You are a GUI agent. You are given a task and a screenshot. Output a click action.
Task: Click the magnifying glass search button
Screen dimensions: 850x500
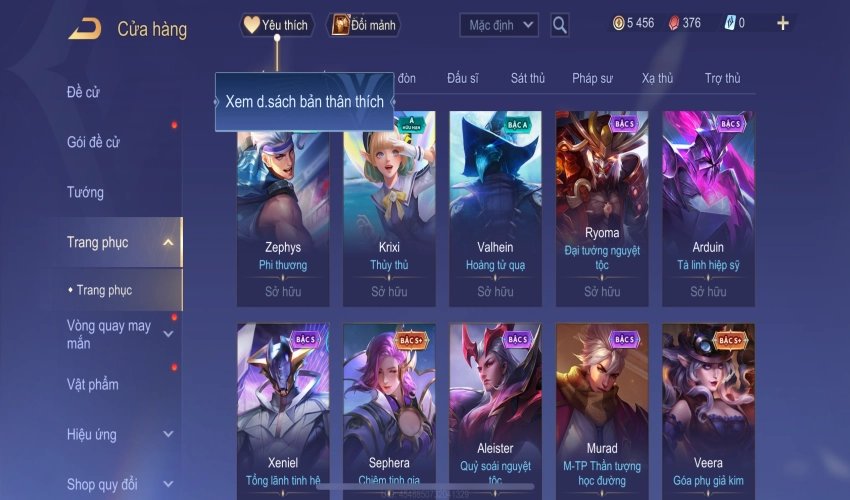click(x=560, y=25)
